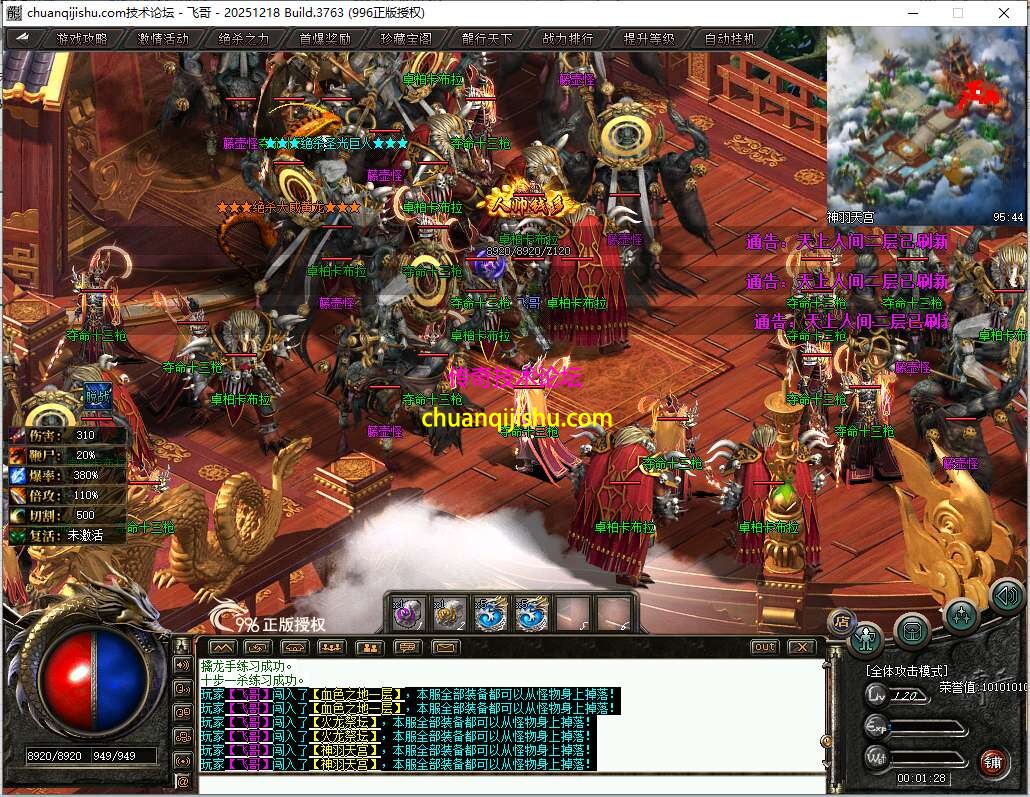This screenshot has height=797, width=1030.
Task: Open the 游戏攻略 game guide menu
Action: [x=81, y=39]
